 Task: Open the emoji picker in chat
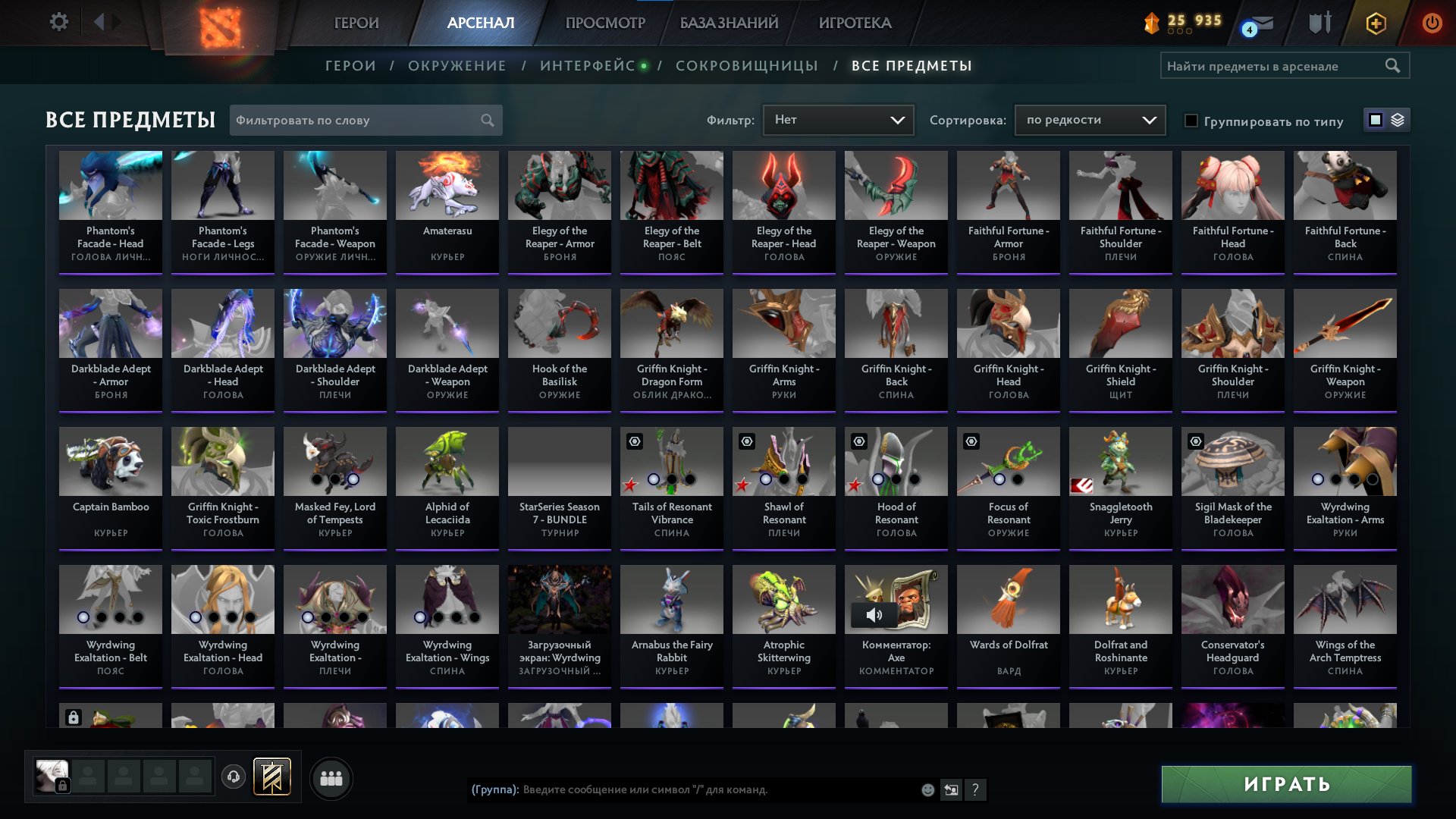tap(927, 790)
